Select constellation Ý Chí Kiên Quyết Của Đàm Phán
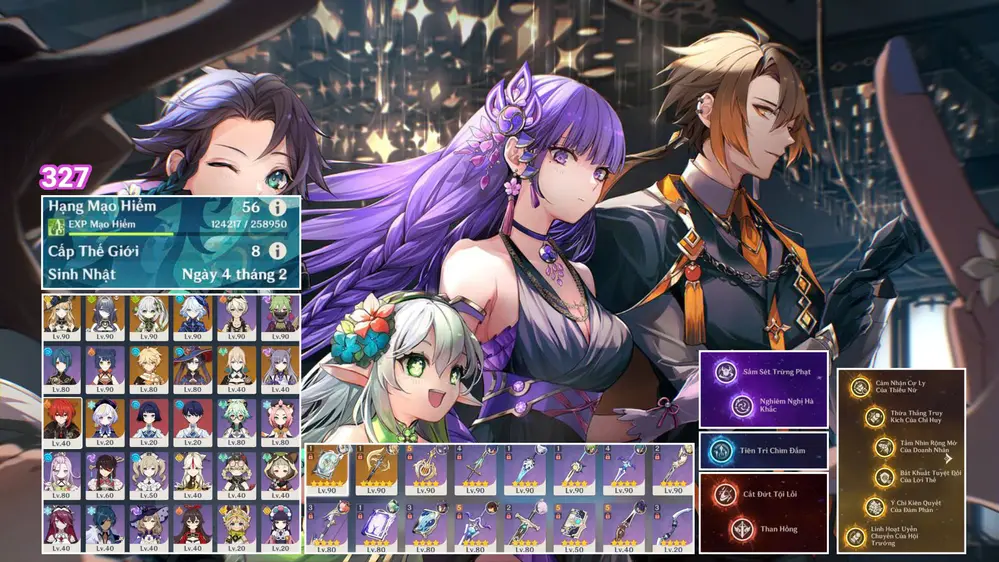Viewport: 999px width, 562px height. pyautogui.click(x=875, y=507)
